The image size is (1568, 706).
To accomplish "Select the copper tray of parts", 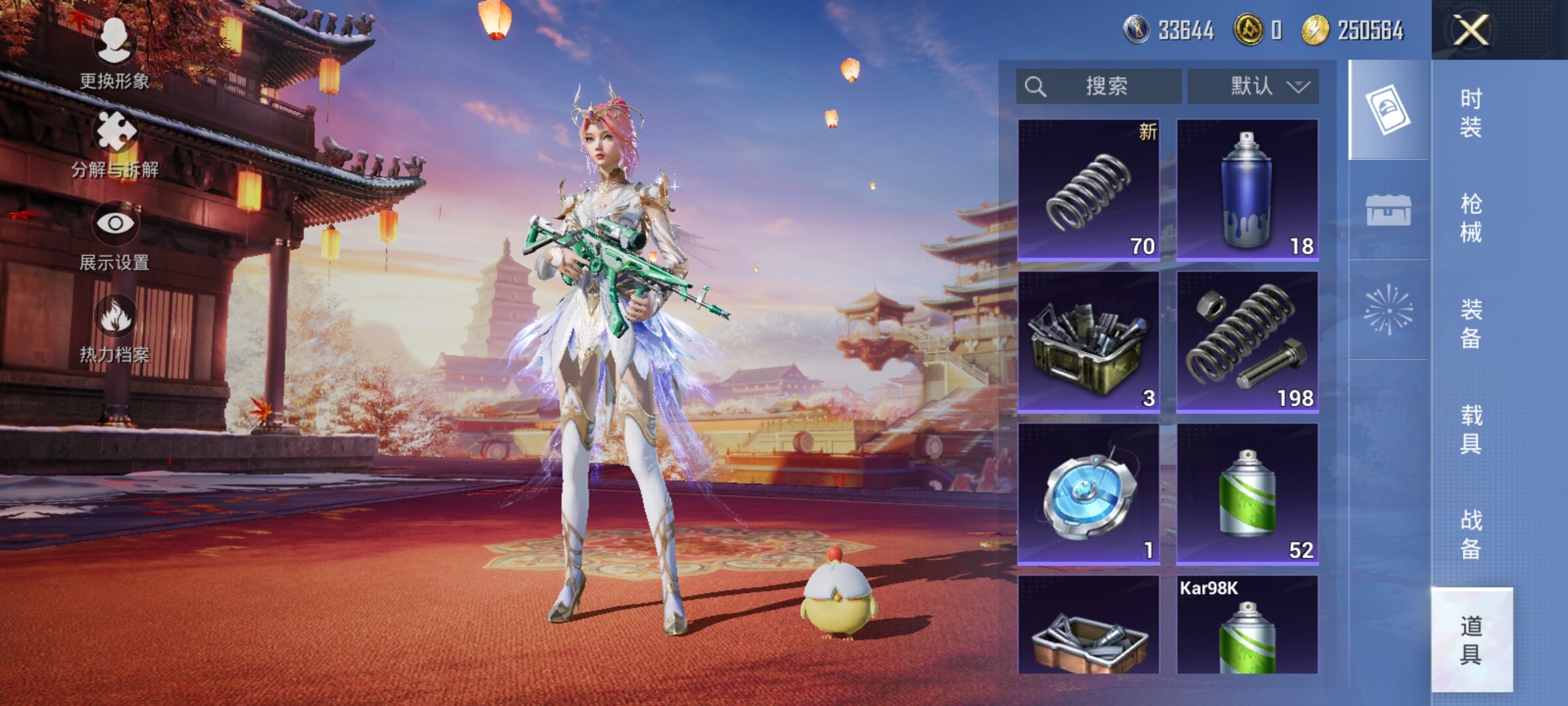I will 1088,626.
